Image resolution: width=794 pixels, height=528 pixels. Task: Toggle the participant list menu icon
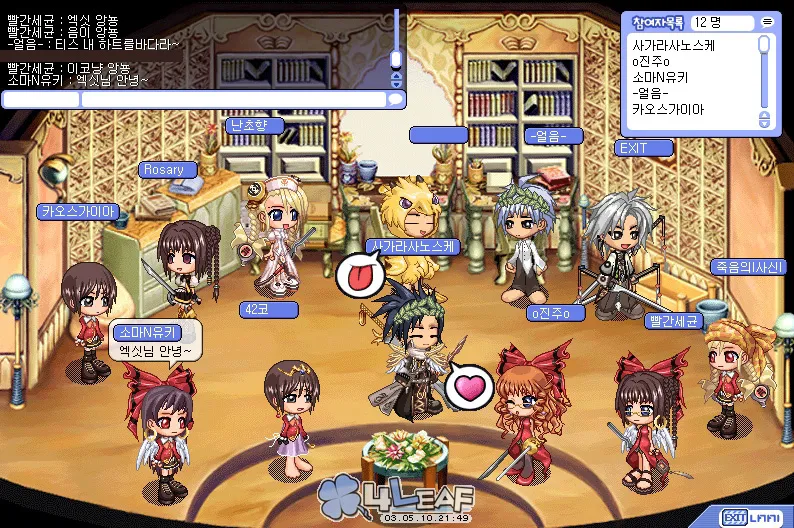click(766, 20)
